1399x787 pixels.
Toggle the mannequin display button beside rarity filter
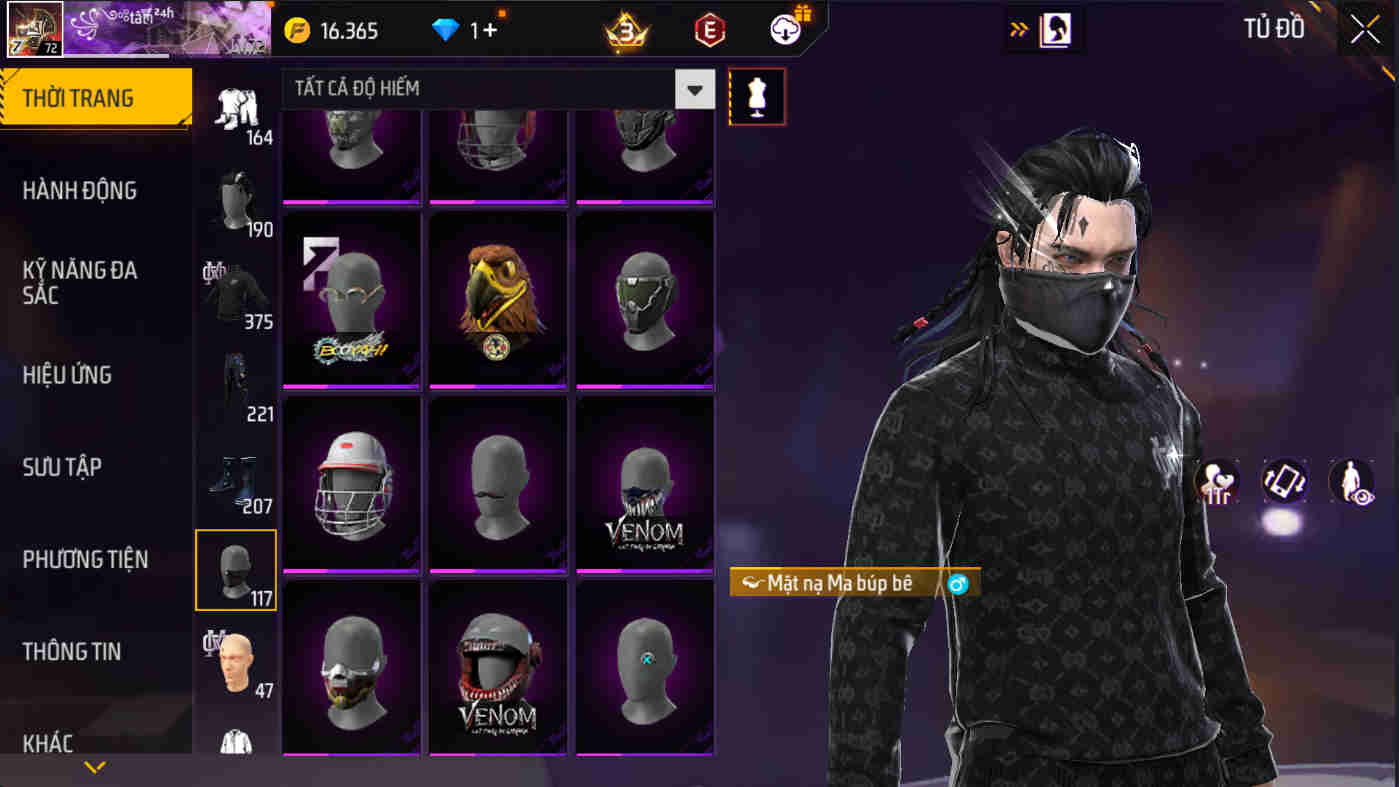click(757, 98)
